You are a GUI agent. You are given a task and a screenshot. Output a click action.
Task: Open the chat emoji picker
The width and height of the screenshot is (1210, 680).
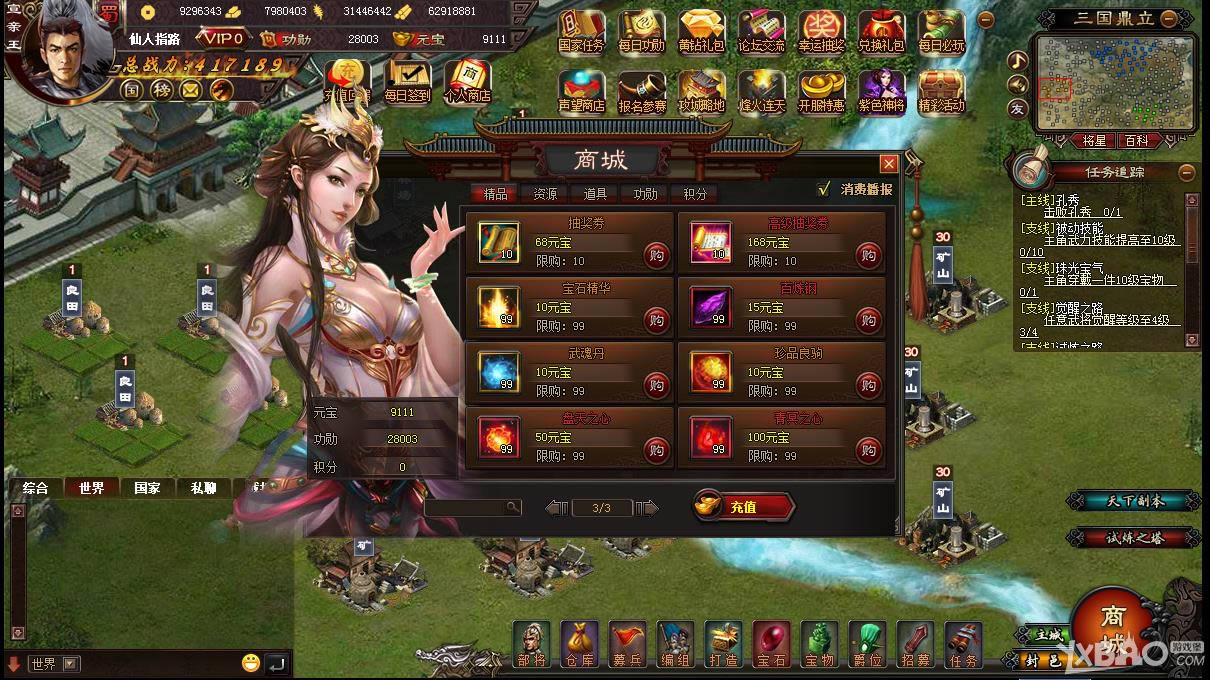point(250,662)
